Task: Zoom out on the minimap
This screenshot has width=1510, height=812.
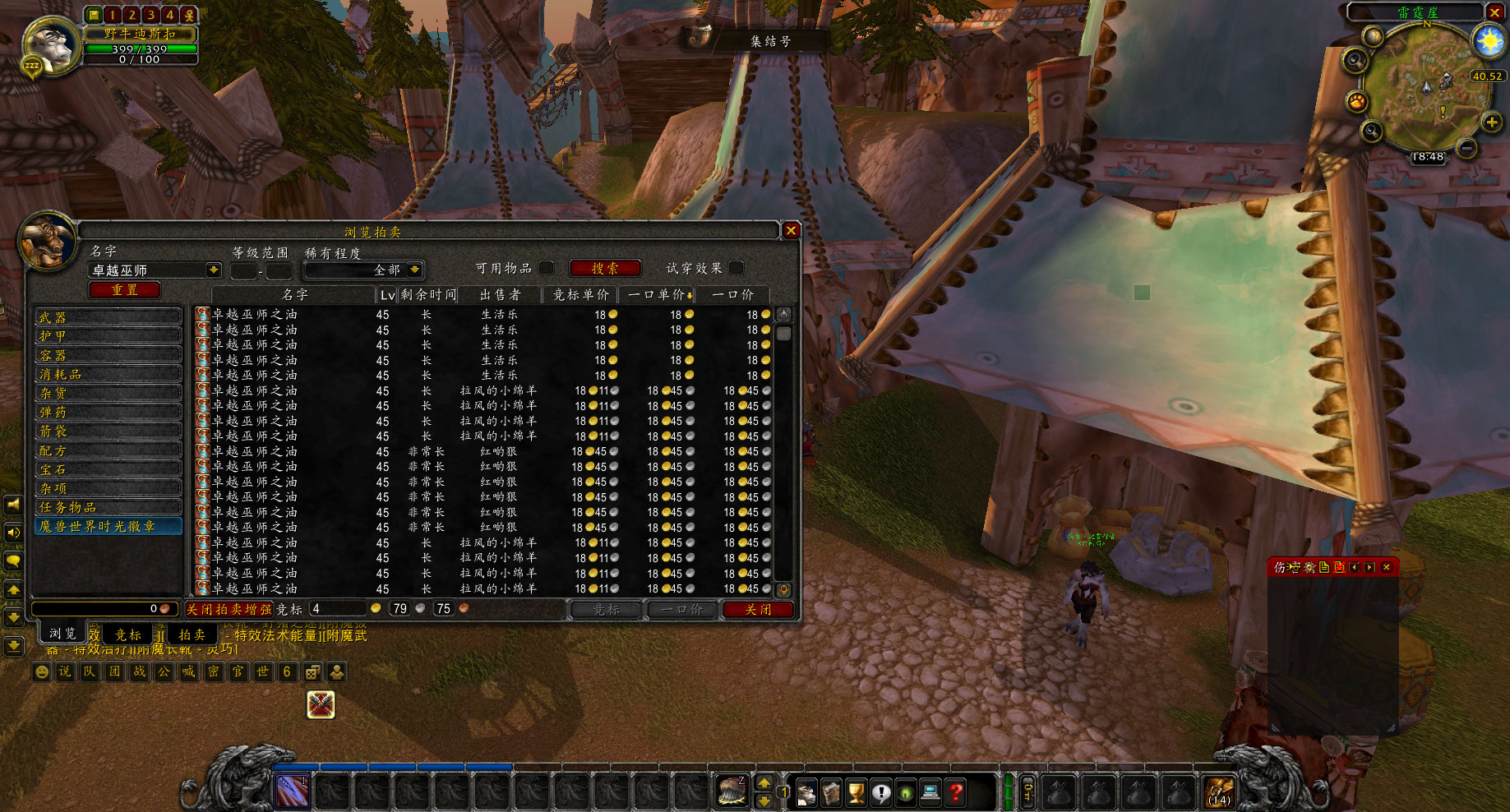Action: 1466,148
